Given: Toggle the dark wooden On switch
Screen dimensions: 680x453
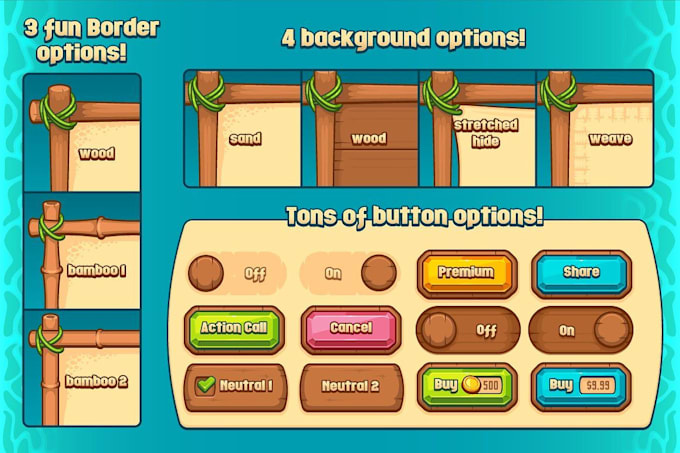Looking at the screenshot, I should tap(580, 329).
